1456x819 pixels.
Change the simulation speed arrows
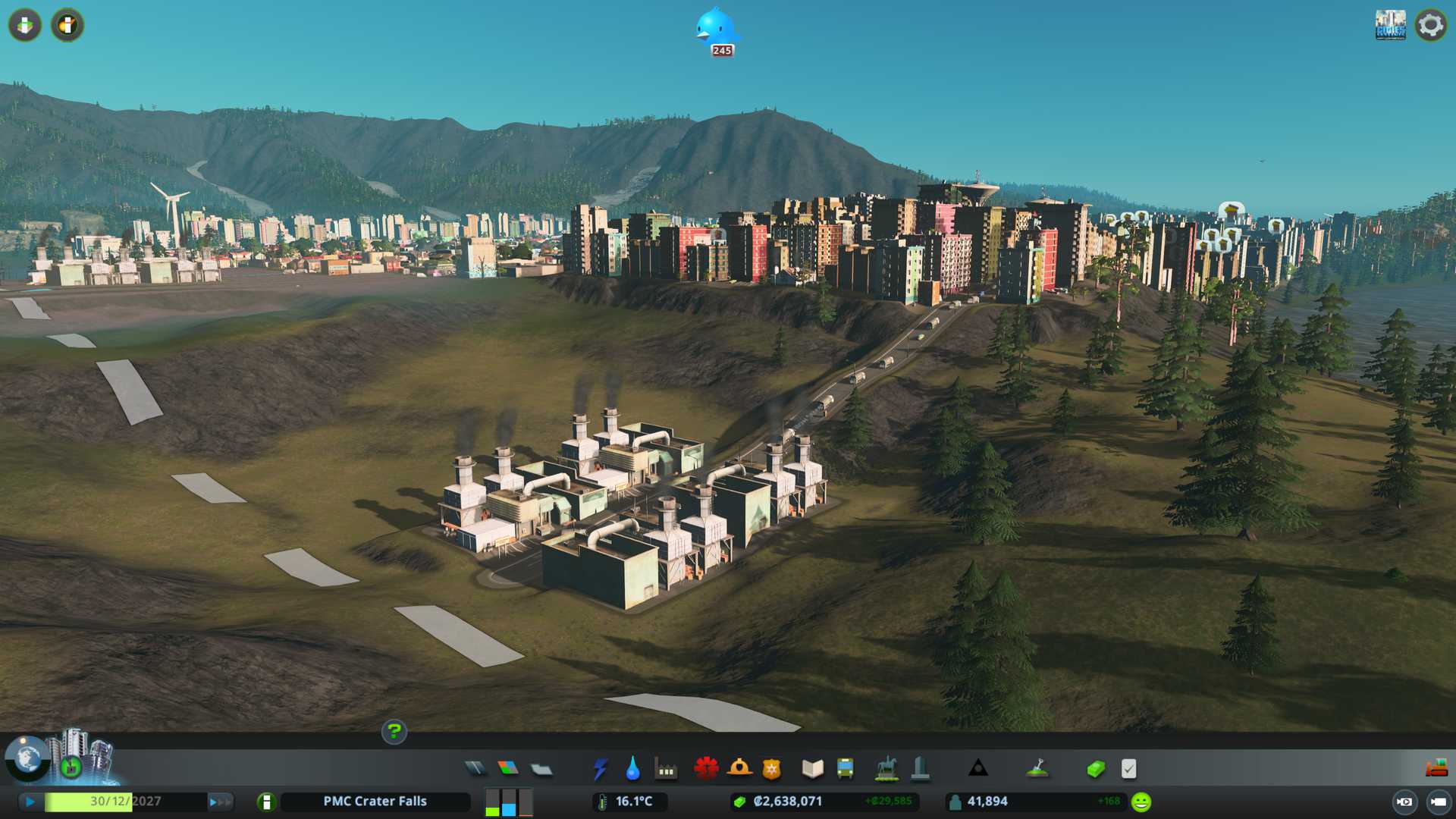coord(220,802)
